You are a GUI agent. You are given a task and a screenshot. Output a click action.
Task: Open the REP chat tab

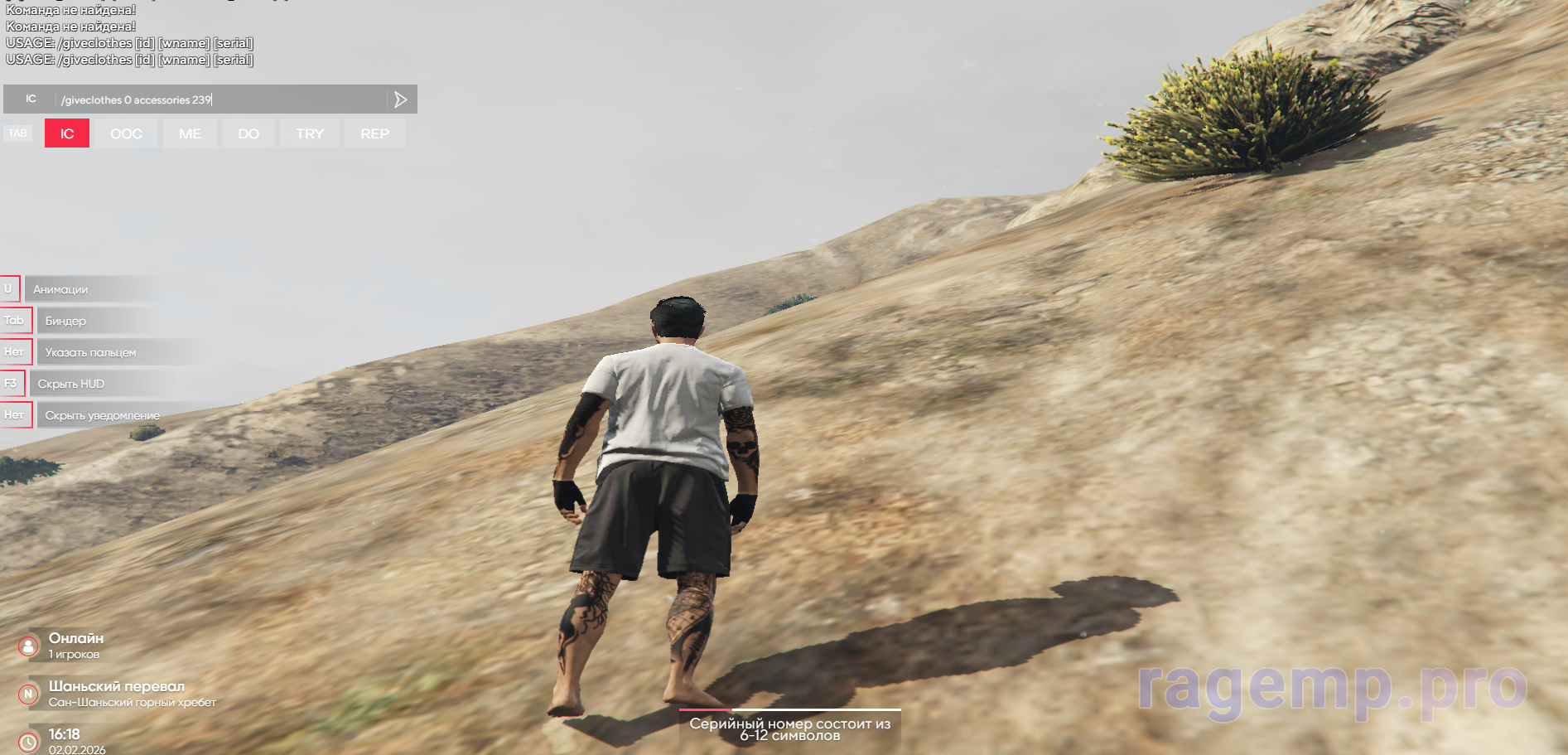374,133
